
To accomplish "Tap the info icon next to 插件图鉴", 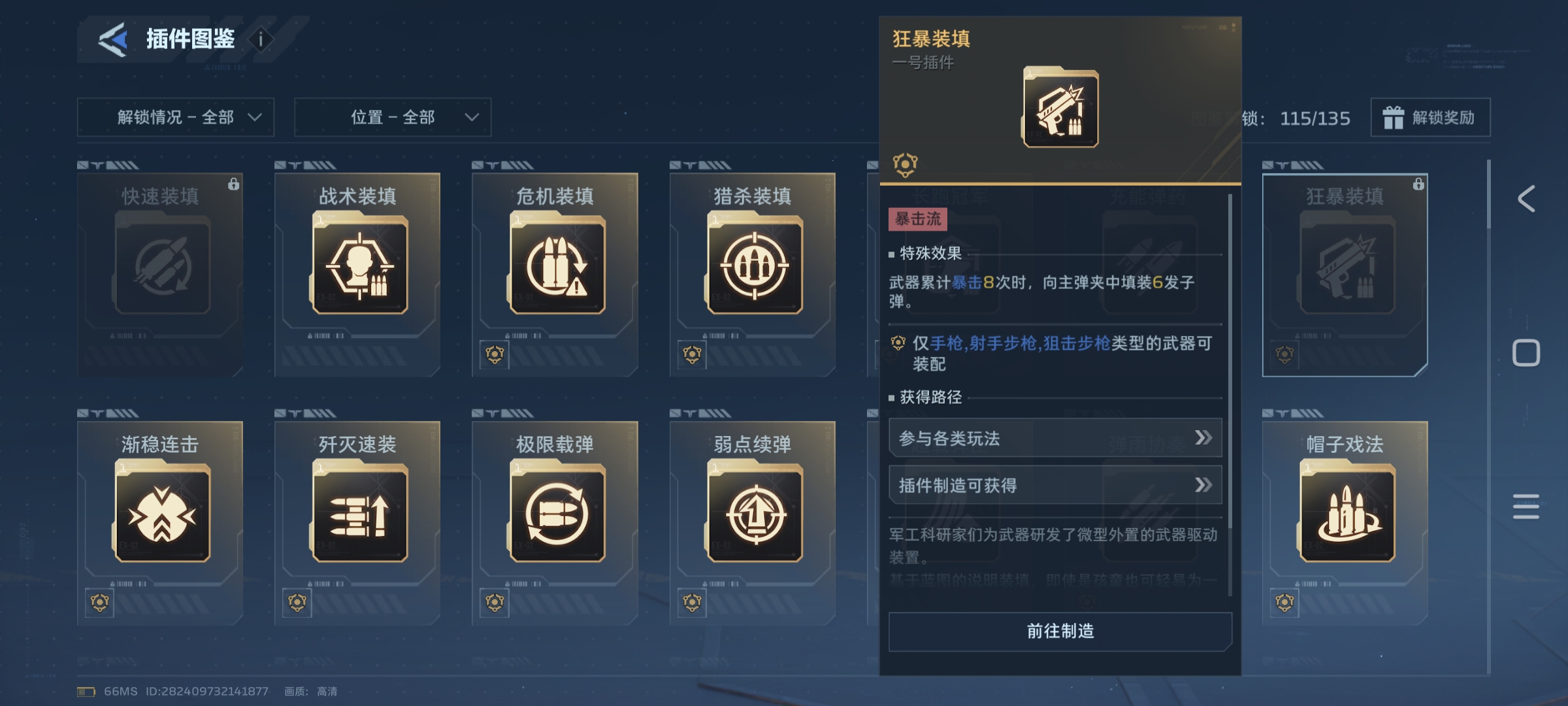I will tap(261, 39).
